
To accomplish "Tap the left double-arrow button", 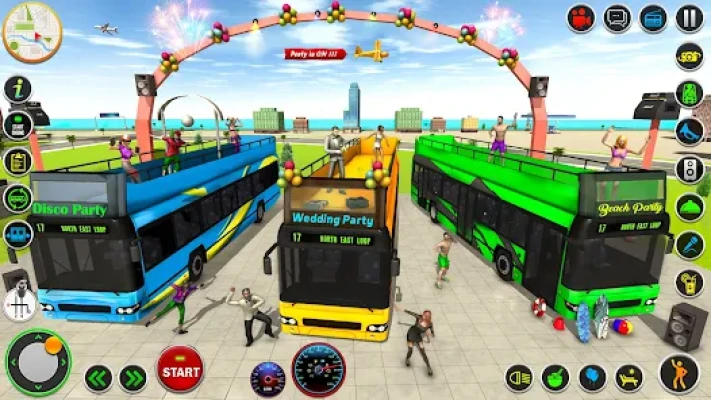I will (98, 377).
